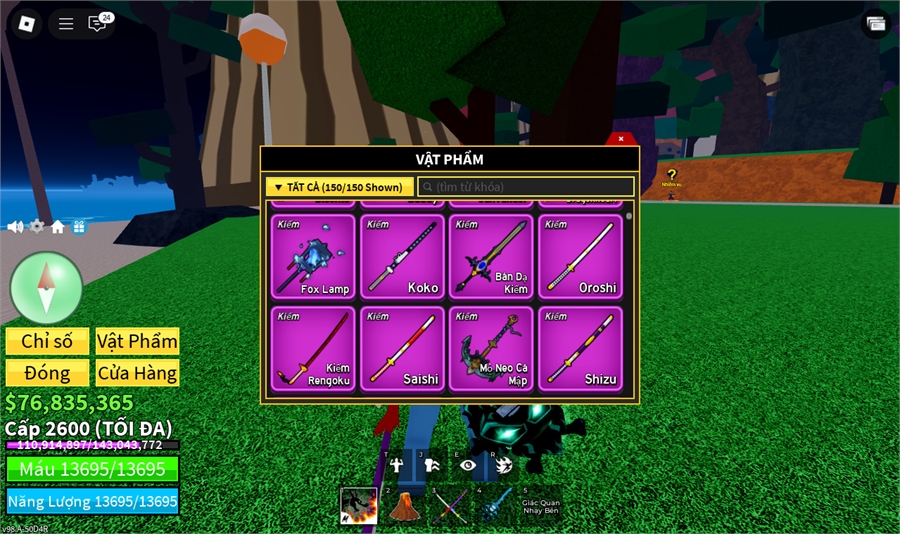The width and height of the screenshot is (900, 534).
Task: Open the Cửa Hàng shop
Action: click(137, 373)
